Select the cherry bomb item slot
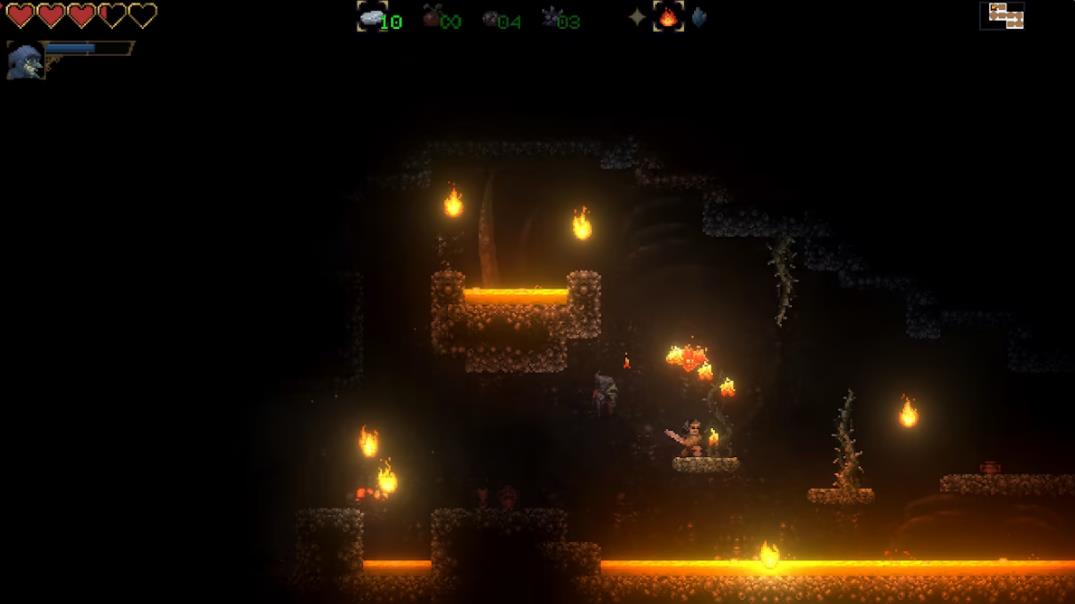The width and height of the screenshot is (1075, 604). click(432, 17)
